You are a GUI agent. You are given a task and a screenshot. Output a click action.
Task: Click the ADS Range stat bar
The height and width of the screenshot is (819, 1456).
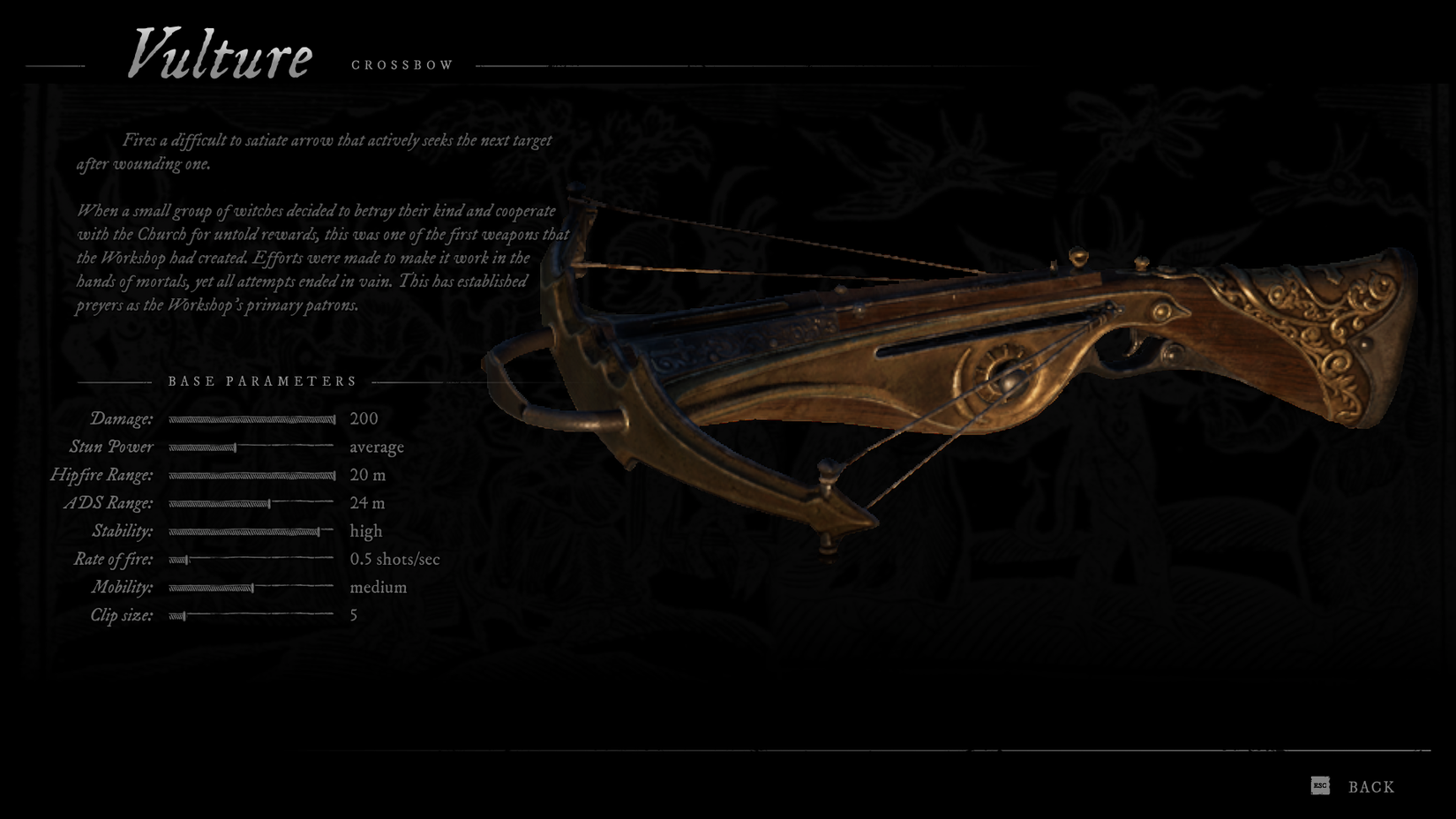pyautogui.click(x=251, y=503)
